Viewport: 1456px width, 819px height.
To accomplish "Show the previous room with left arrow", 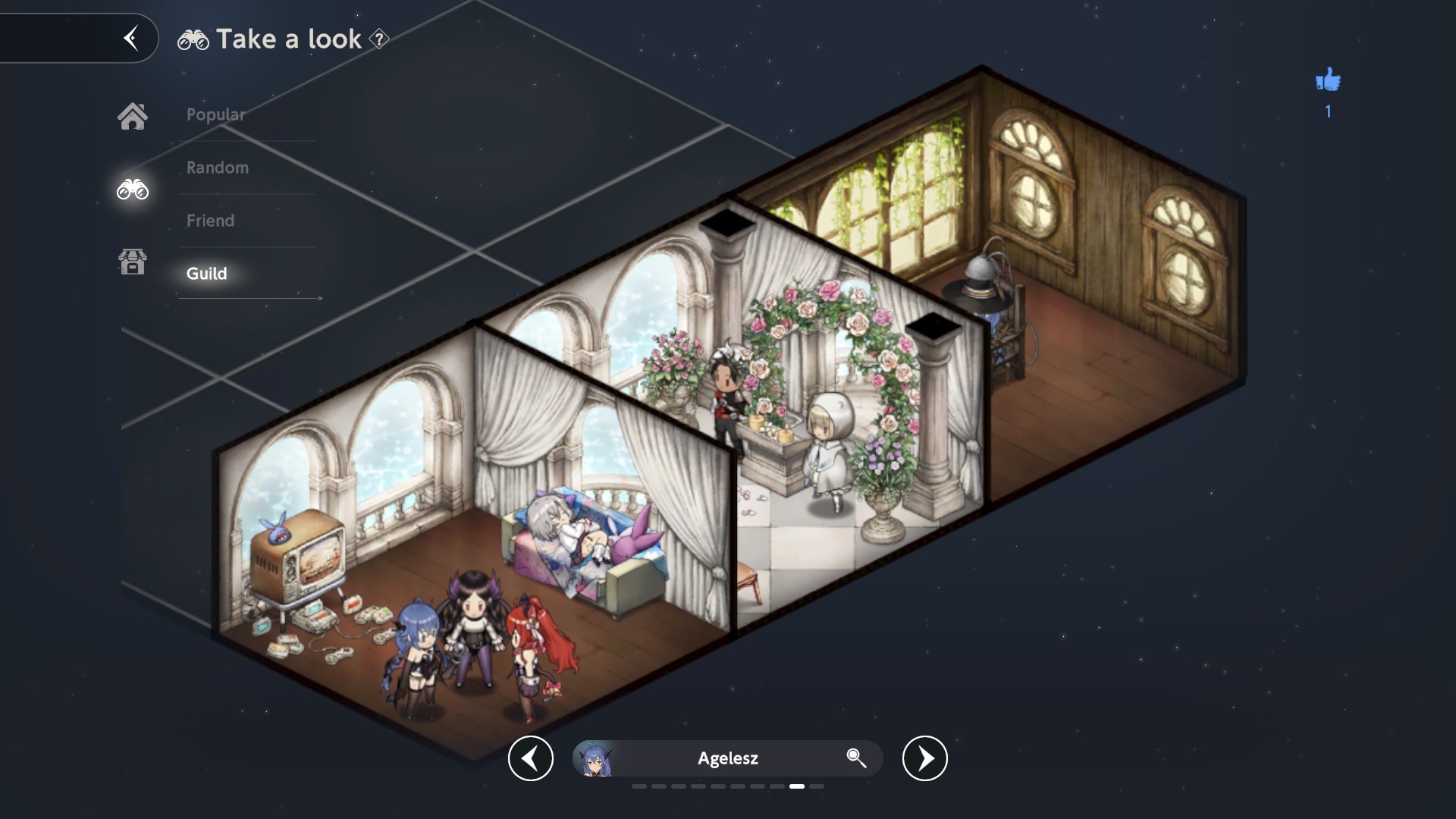I will tap(531, 758).
